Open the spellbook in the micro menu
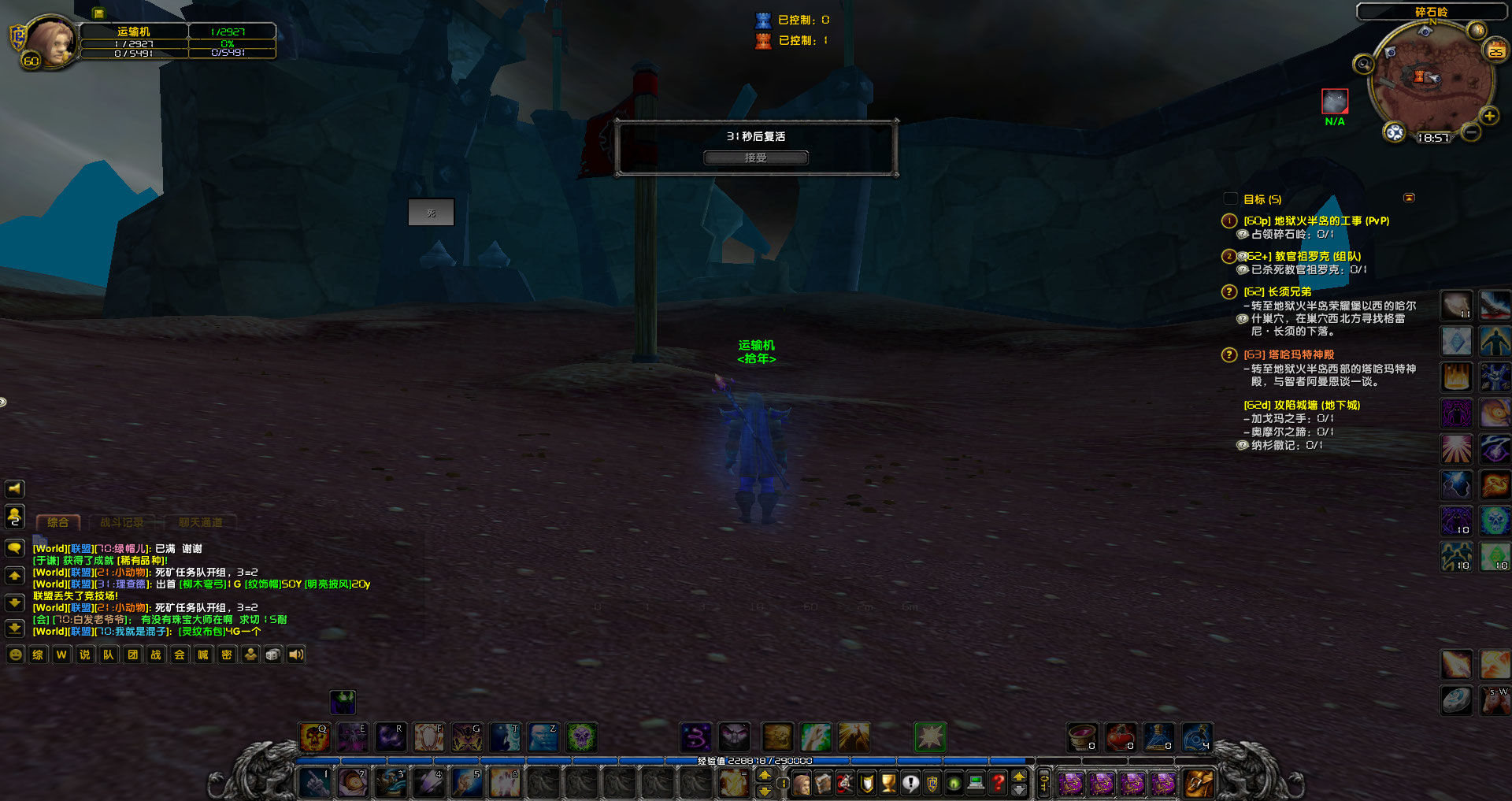This screenshot has width=1512, height=801. pos(823,783)
